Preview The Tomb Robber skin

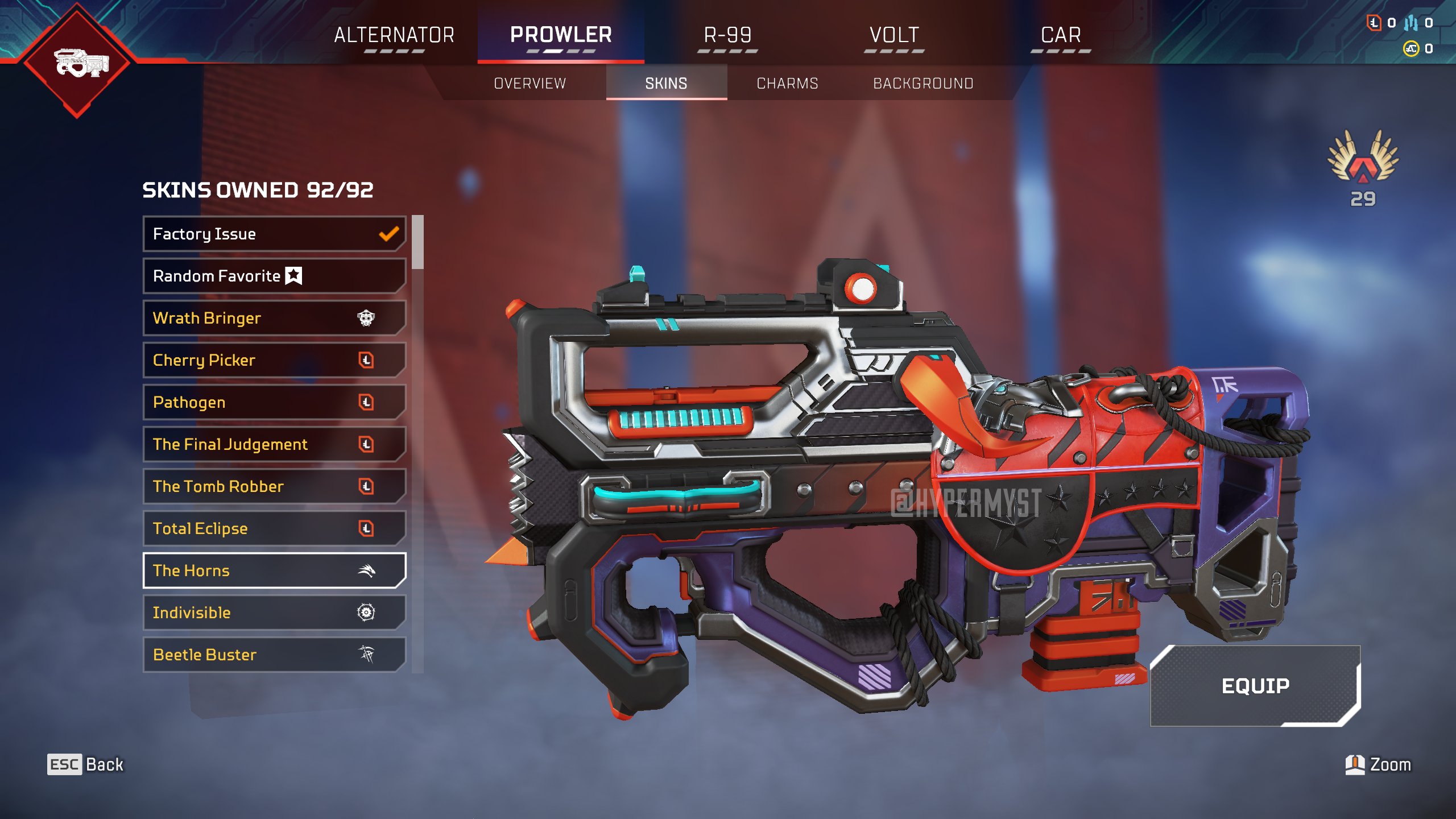[274, 486]
